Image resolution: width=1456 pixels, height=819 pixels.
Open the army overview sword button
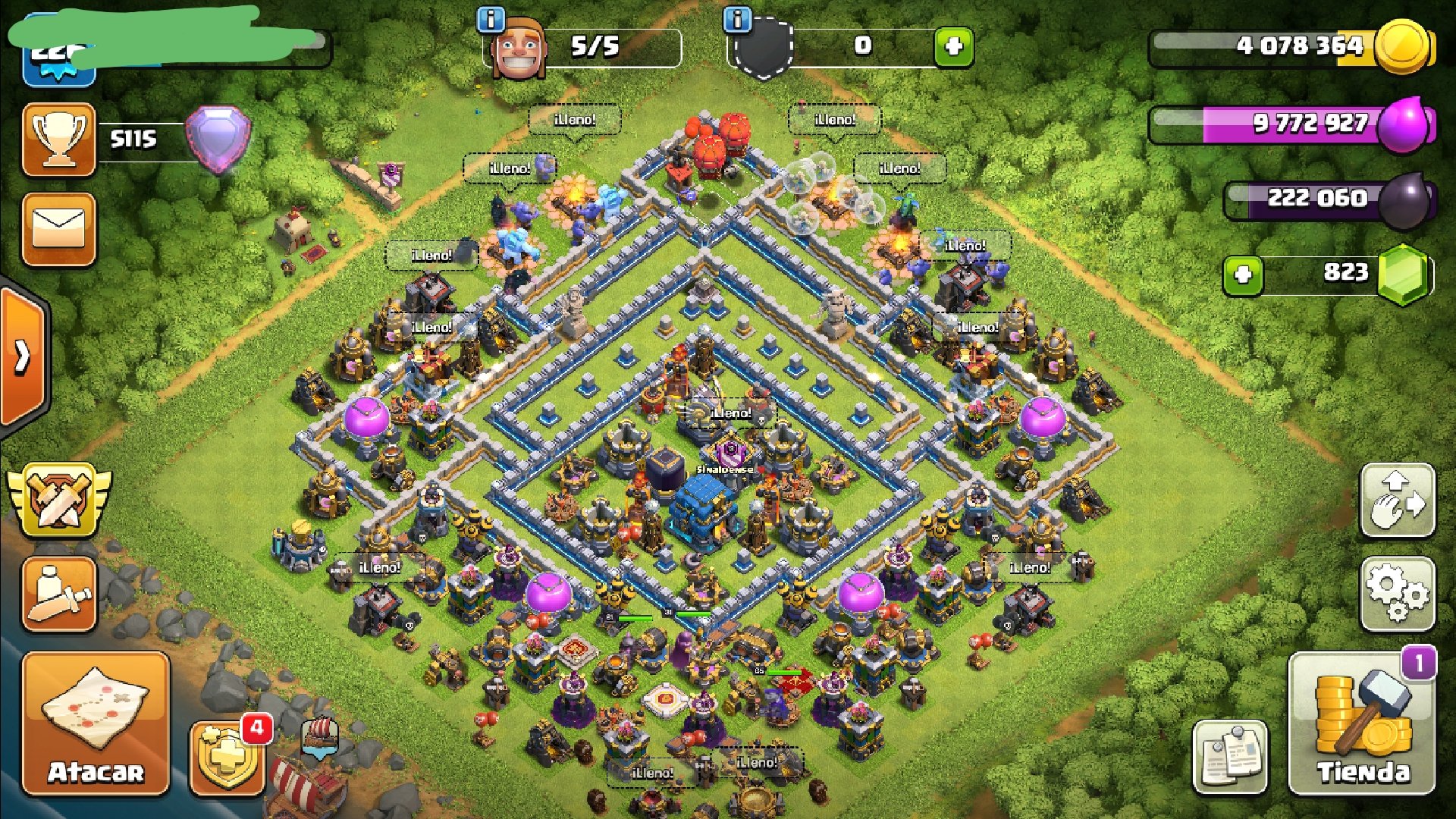click(x=59, y=595)
